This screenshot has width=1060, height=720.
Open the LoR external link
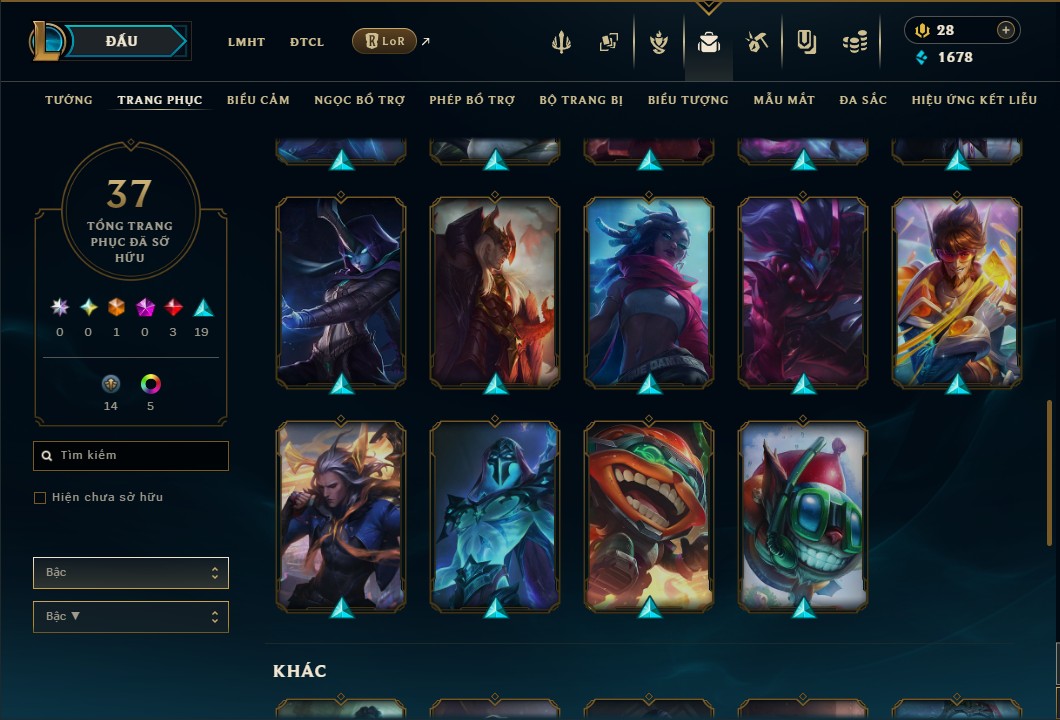[x=385, y=41]
